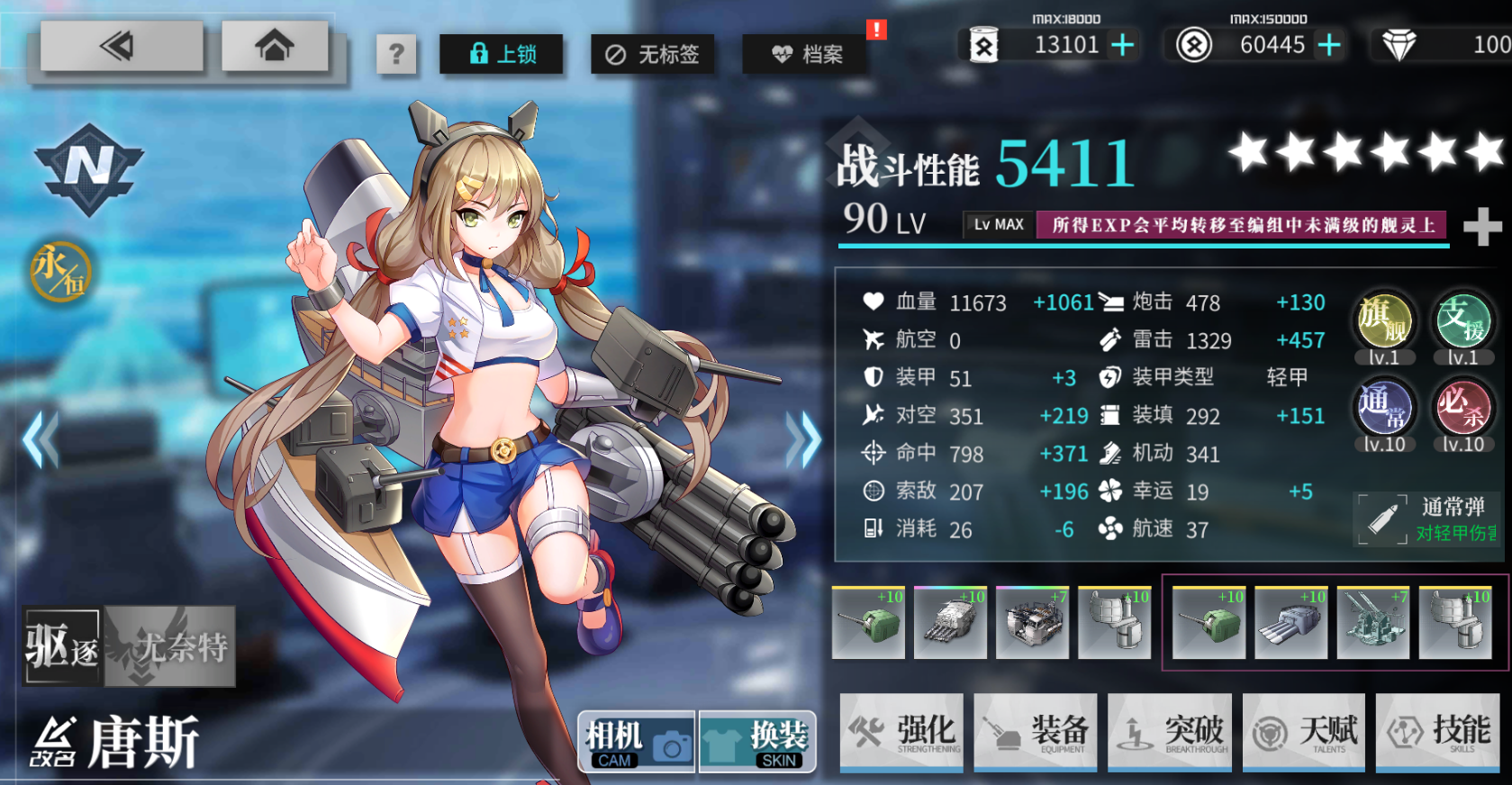
Task: Open the 天赋 talents icon
Action: pyautogui.click(x=1303, y=732)
